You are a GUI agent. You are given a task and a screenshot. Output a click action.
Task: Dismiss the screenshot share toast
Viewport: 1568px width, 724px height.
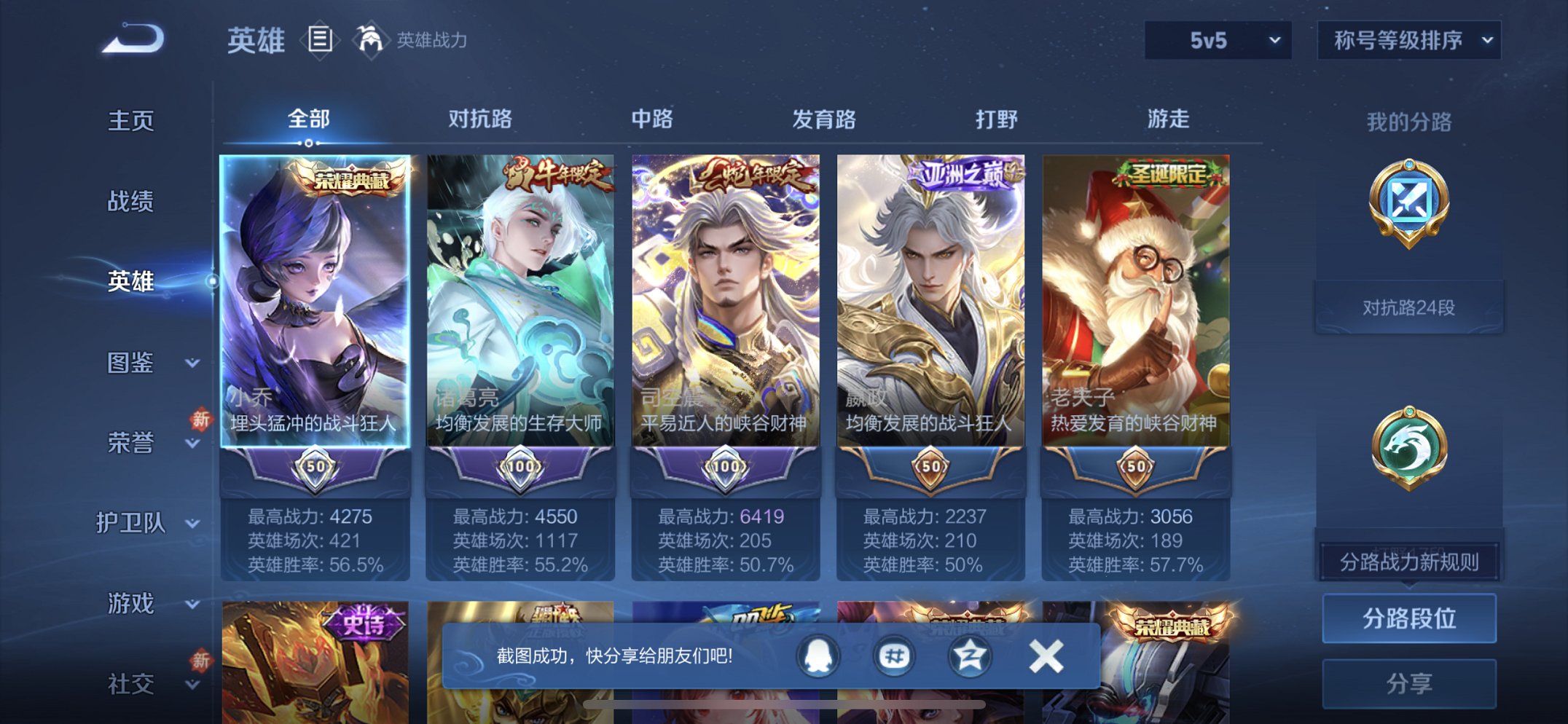point(1046,656)
